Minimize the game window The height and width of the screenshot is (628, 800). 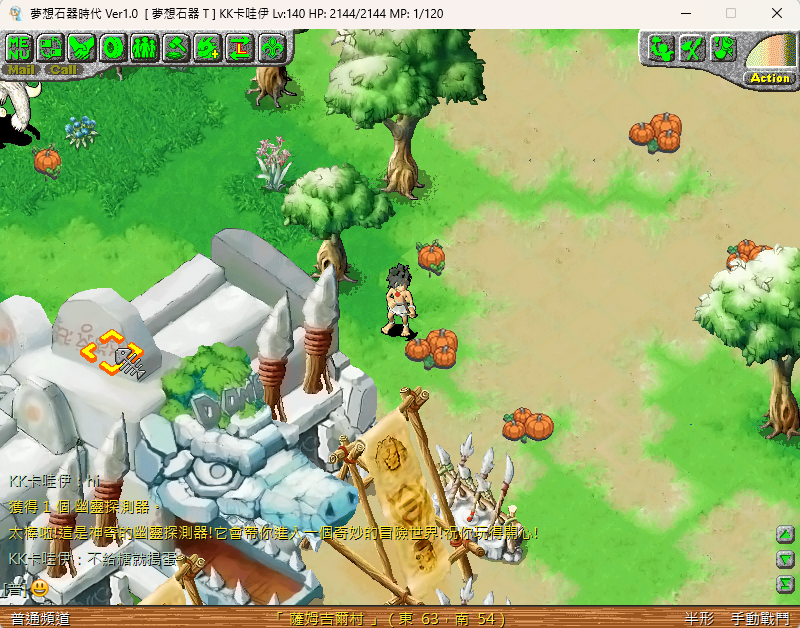click(685, 13)
